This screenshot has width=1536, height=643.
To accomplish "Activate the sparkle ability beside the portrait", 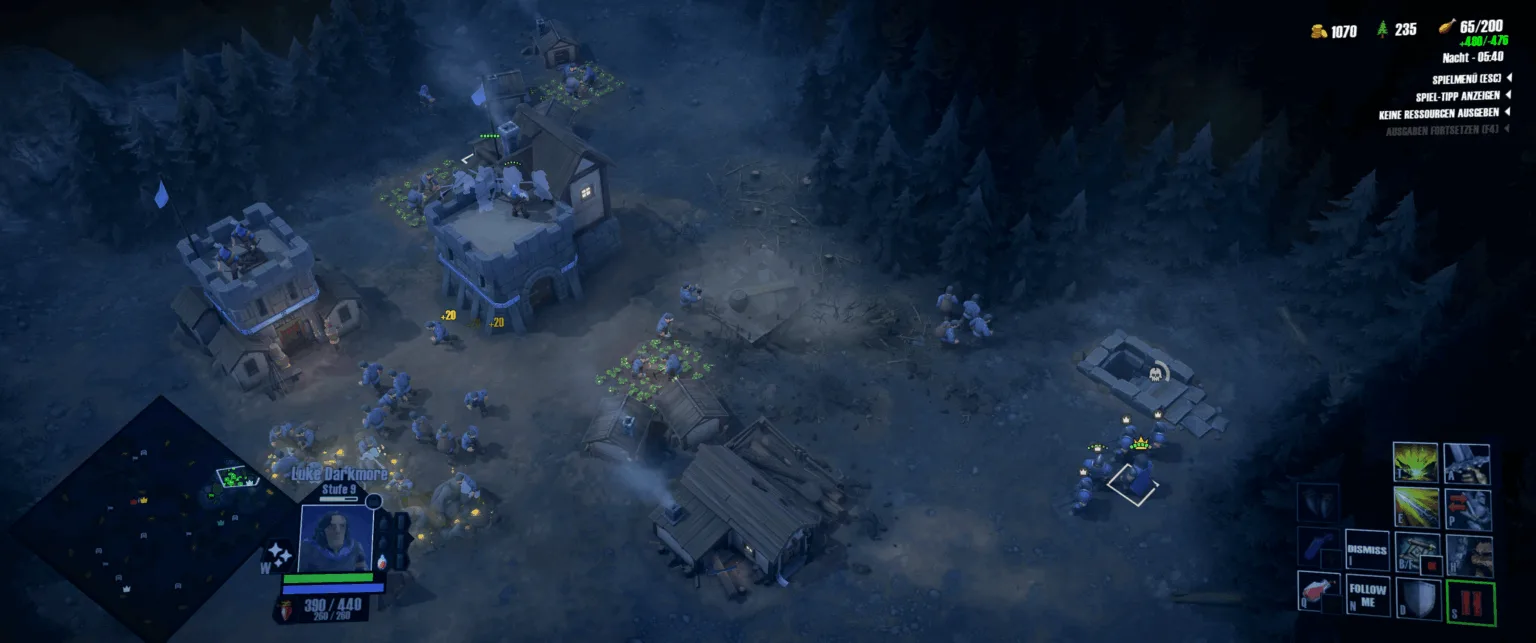I will tap(277, 557).
